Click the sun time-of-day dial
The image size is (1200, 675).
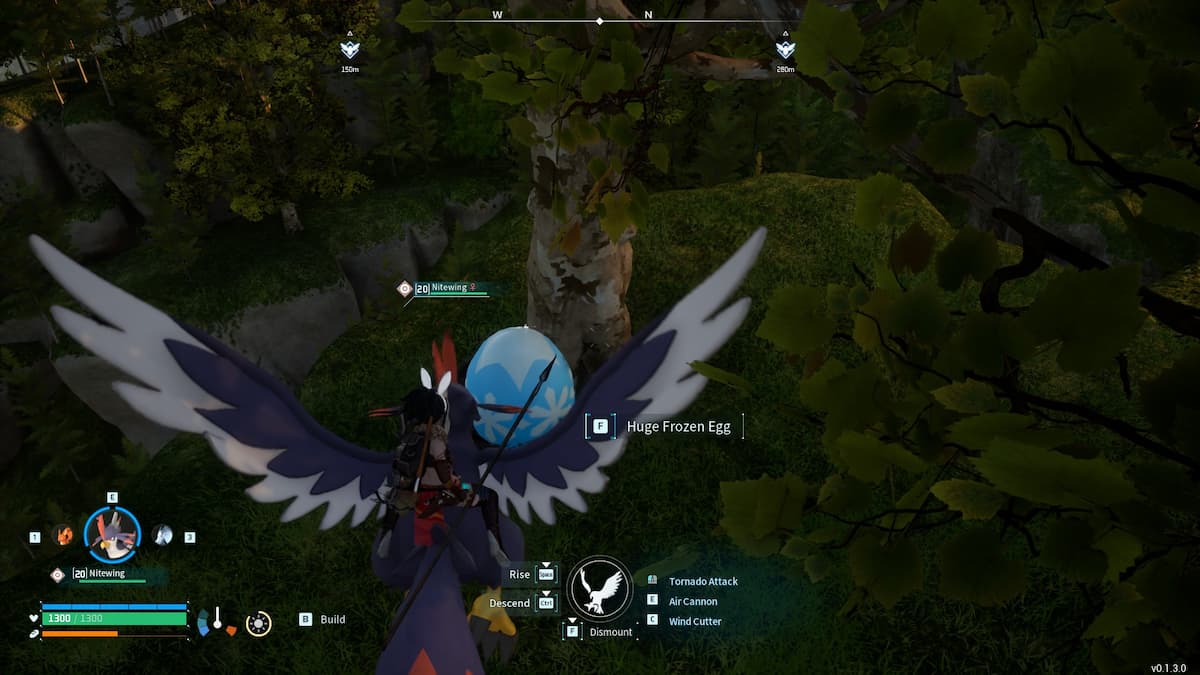258,623
